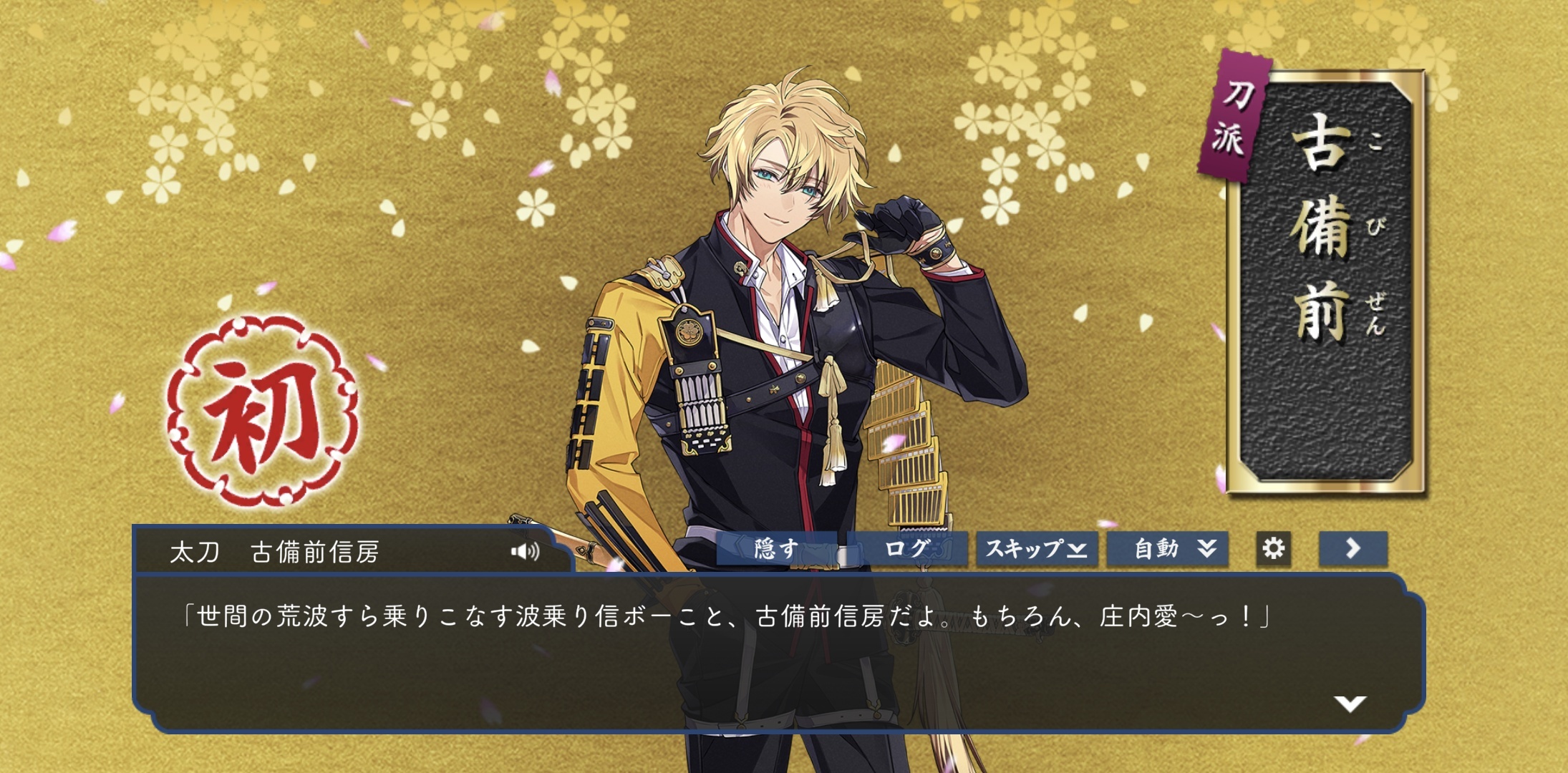This screenshot has width=1568, height=773.
Task: Toggle 自動 auto-advance mode
Action: tap(1168, 549)
